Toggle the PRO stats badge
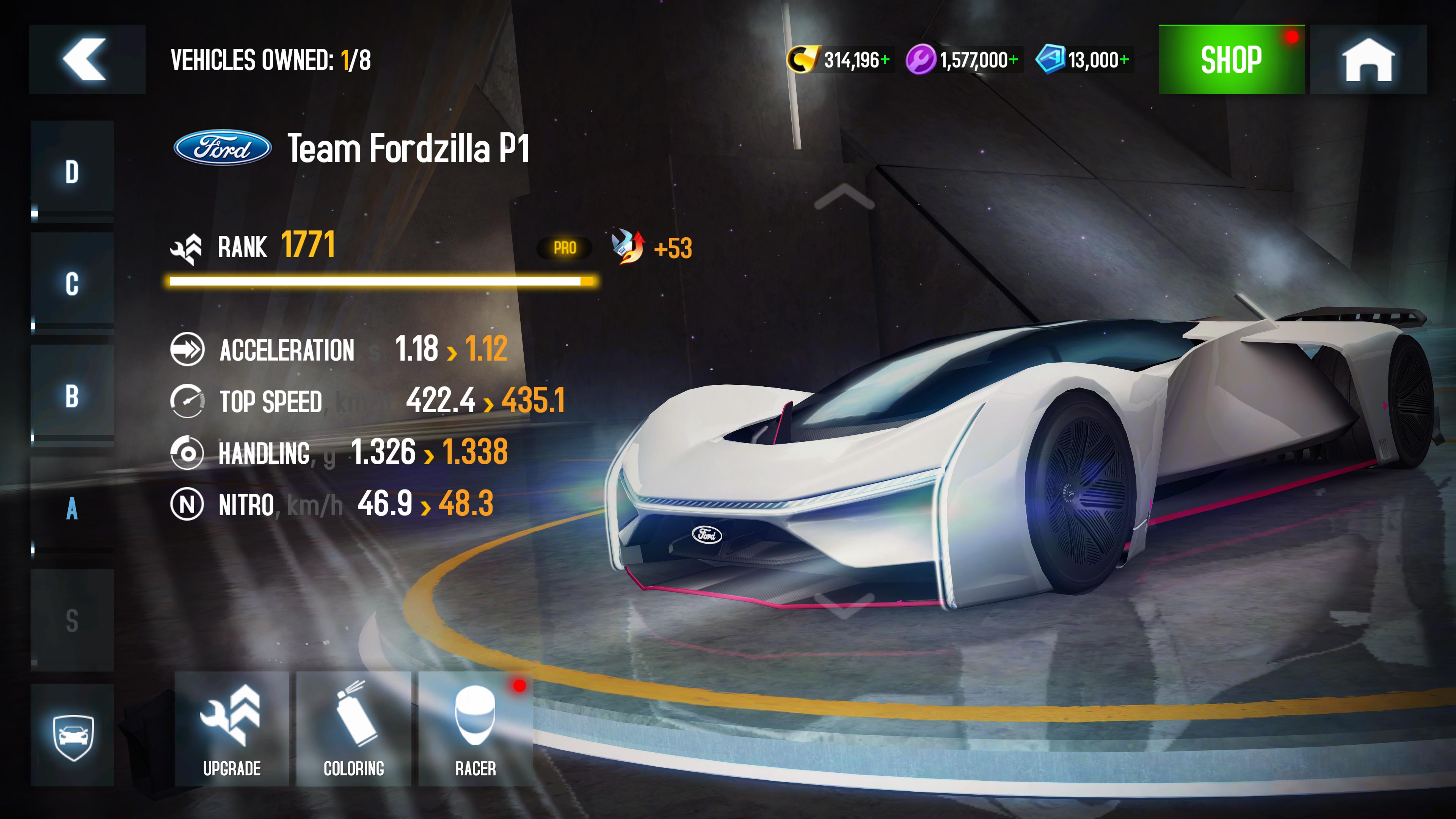 coord(565,247)
